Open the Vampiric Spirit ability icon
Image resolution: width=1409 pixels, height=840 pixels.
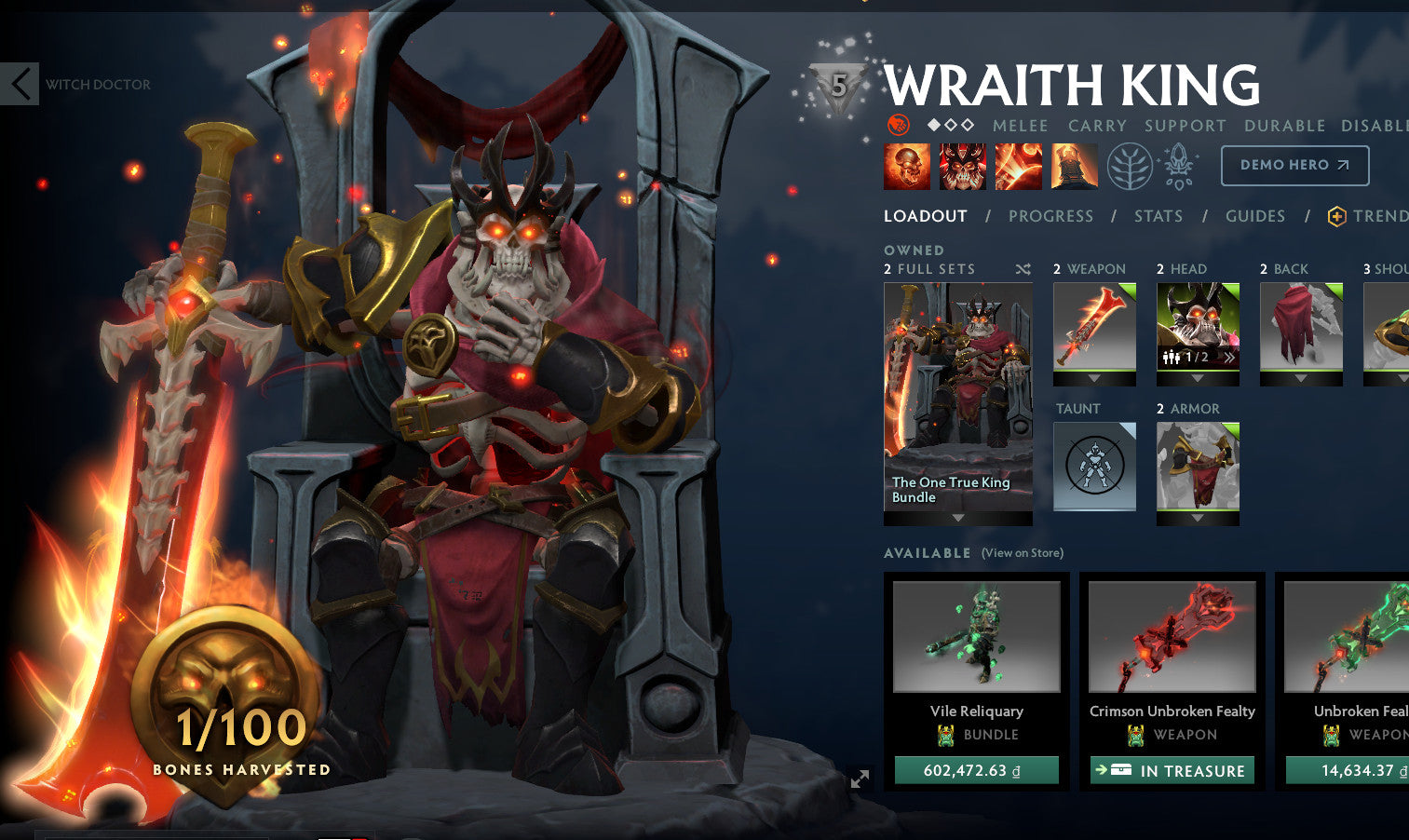963,166
